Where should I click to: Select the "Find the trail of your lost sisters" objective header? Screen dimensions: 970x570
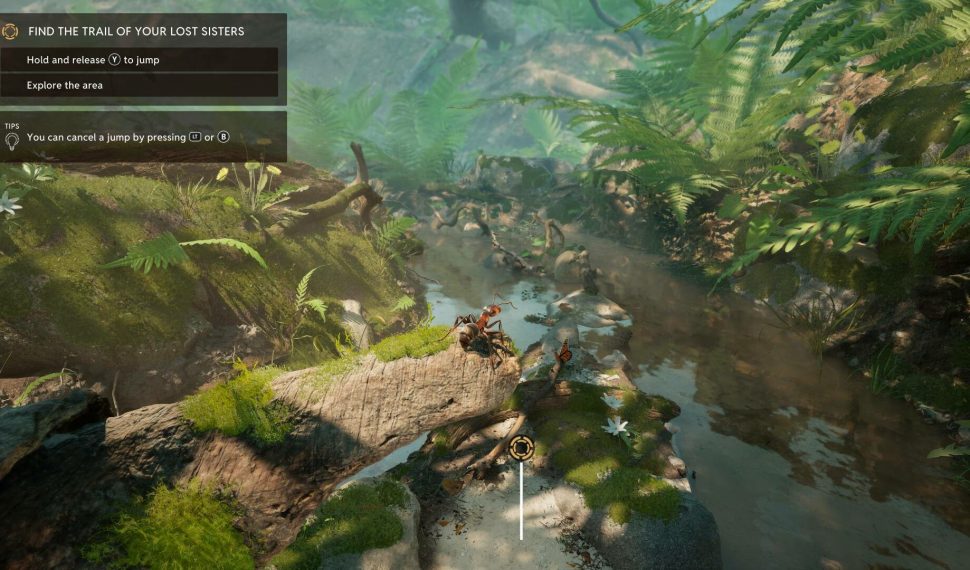136,31
